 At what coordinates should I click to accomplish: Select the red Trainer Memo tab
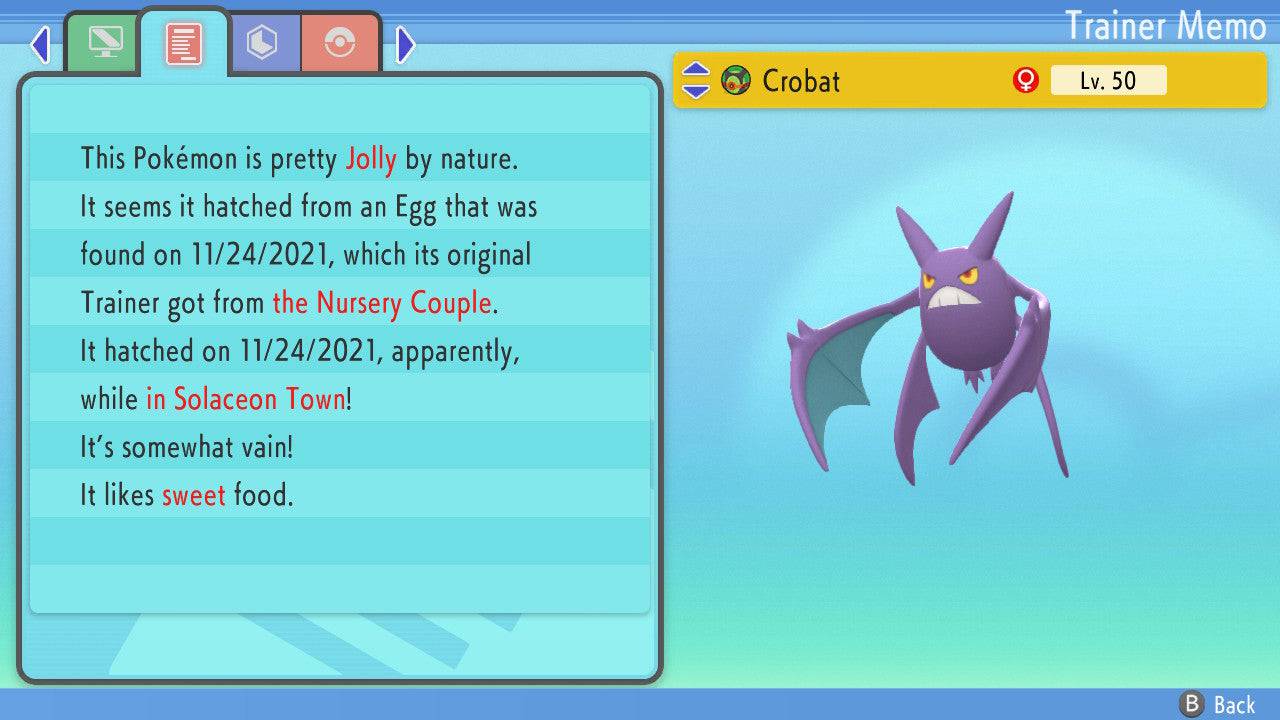click(184, 42)
